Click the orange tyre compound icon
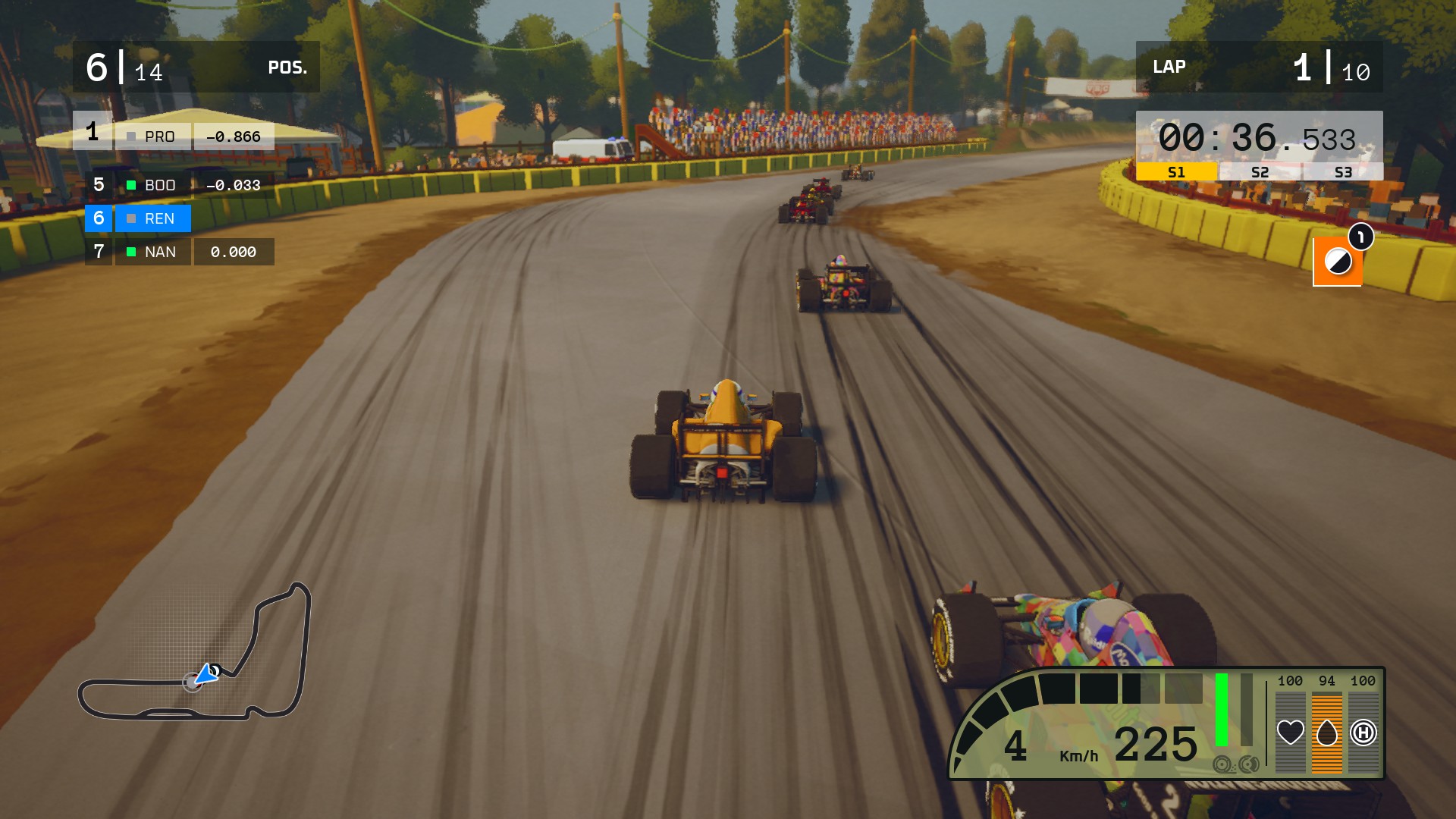The width and height of the screenshot is (1456, 819). (x=1337, y=262)
